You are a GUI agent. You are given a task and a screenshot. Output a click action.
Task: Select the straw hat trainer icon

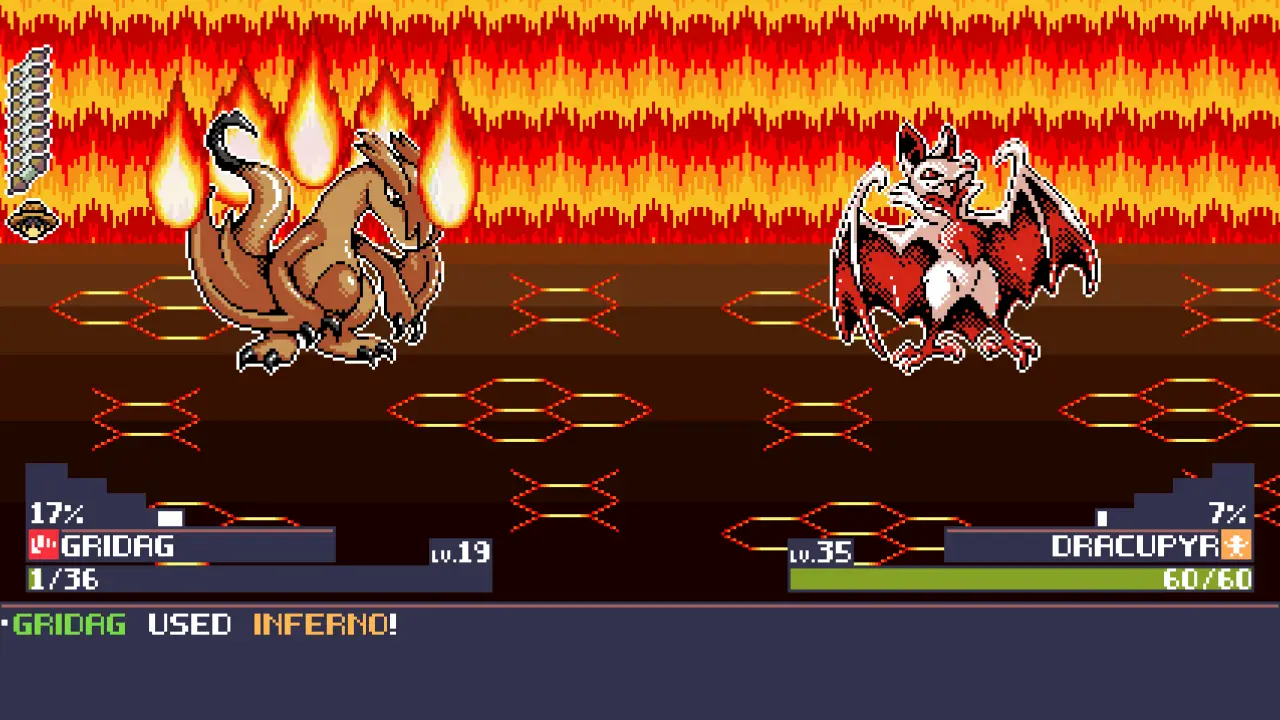click(33, 220)
